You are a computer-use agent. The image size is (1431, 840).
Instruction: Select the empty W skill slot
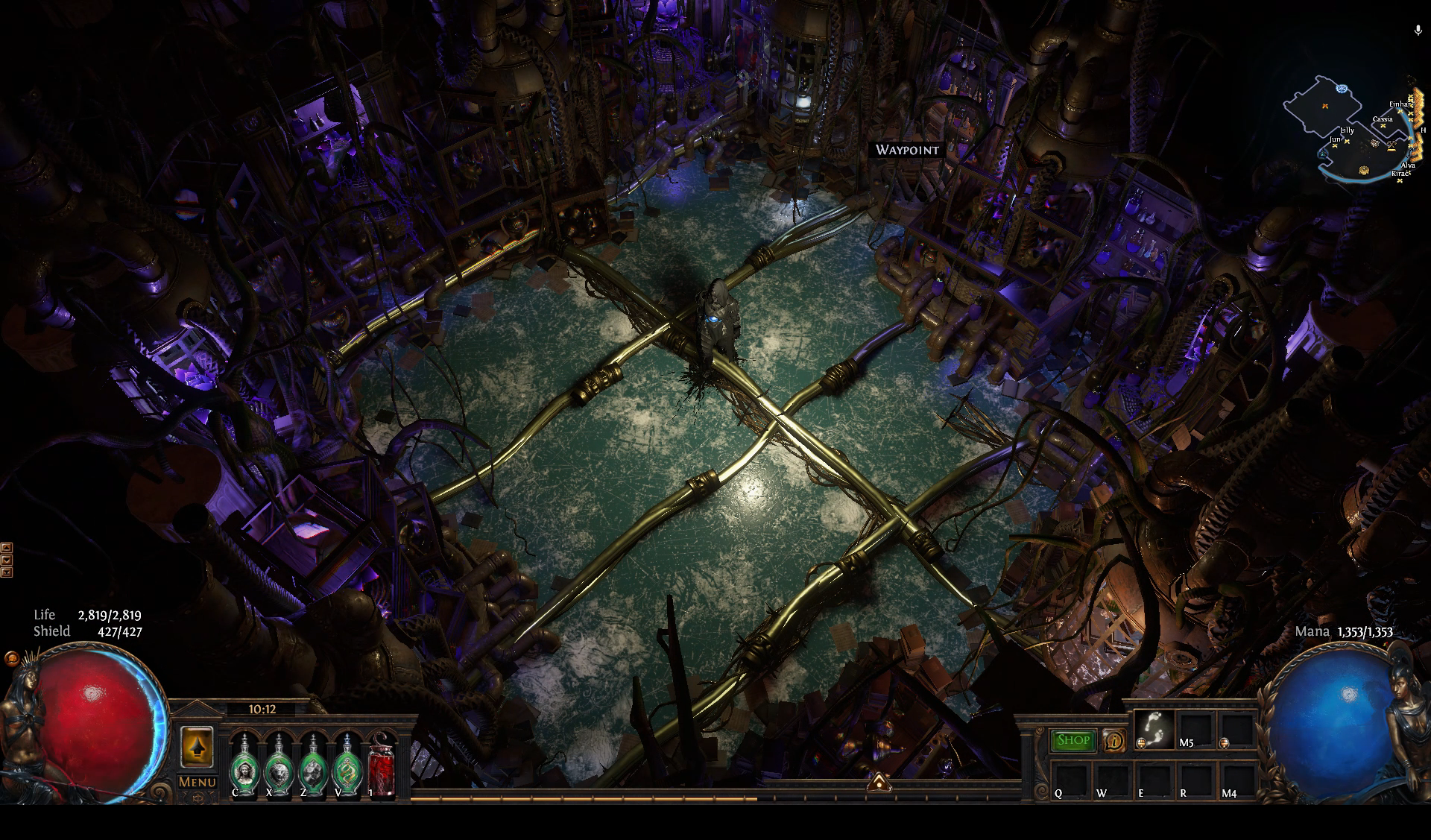[x=1112, y=779]
